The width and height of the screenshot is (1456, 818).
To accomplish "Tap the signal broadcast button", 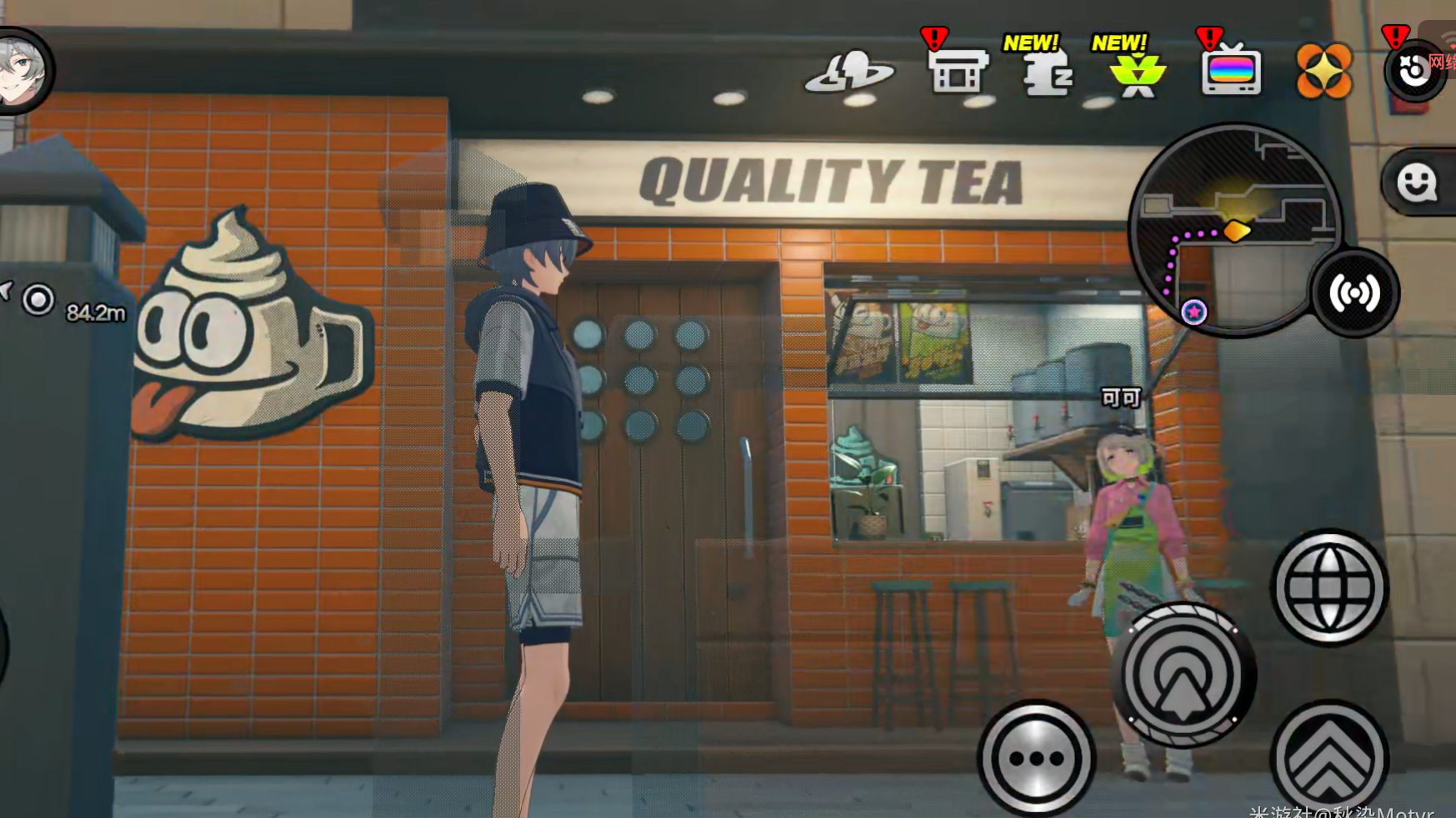I will click(x=1354, y=293).
